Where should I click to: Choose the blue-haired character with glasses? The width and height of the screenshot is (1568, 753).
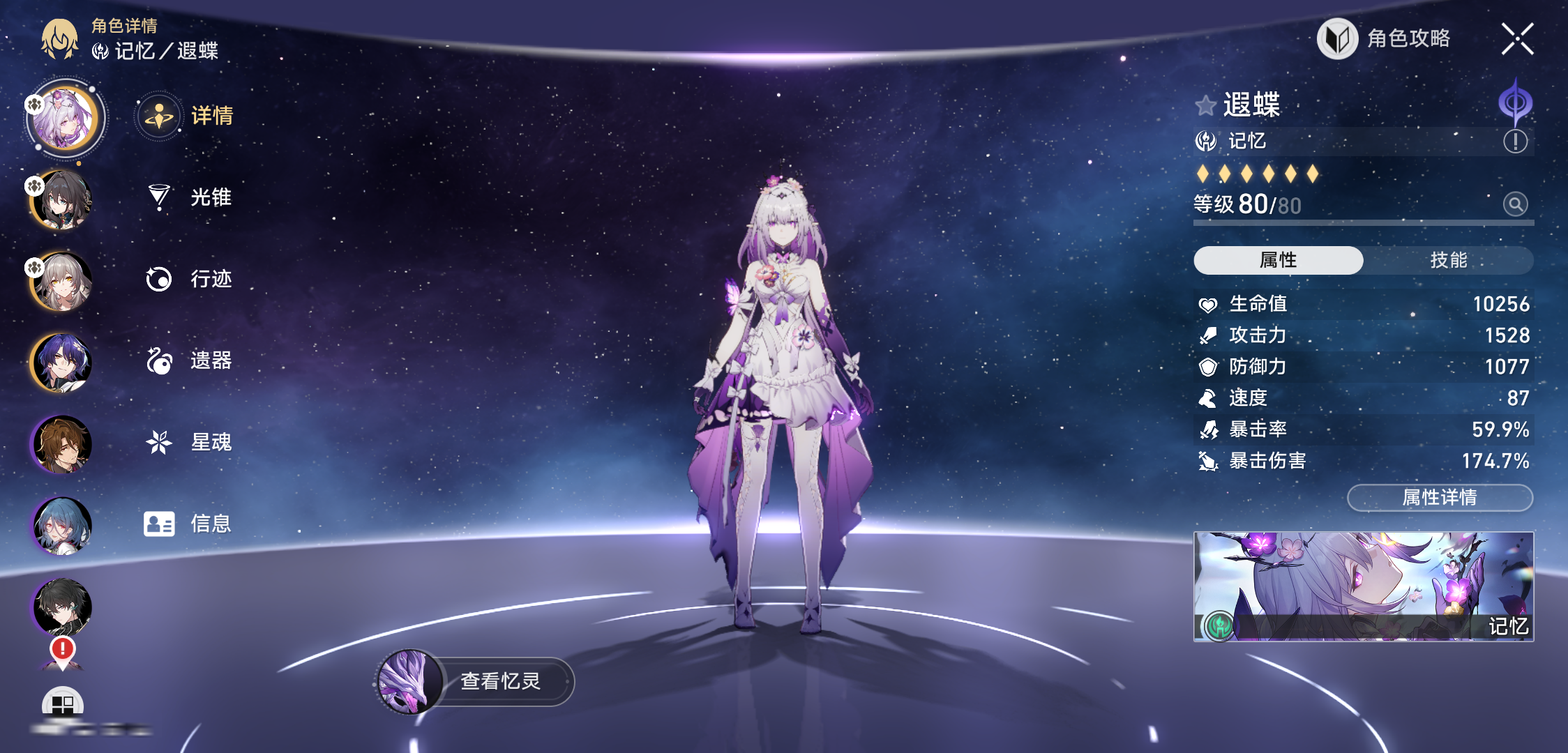coord(62,526)
